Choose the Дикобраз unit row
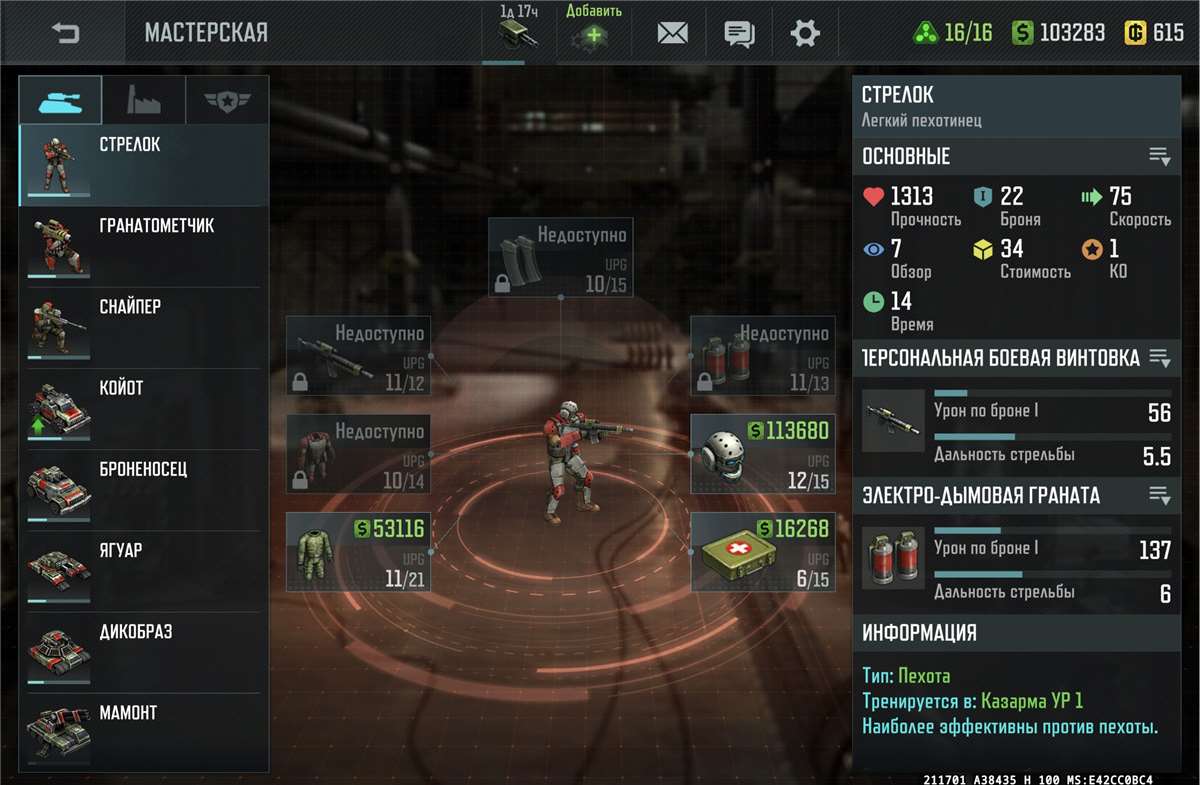Viewport: 1200px width, 785px height. tap(143, 651)
